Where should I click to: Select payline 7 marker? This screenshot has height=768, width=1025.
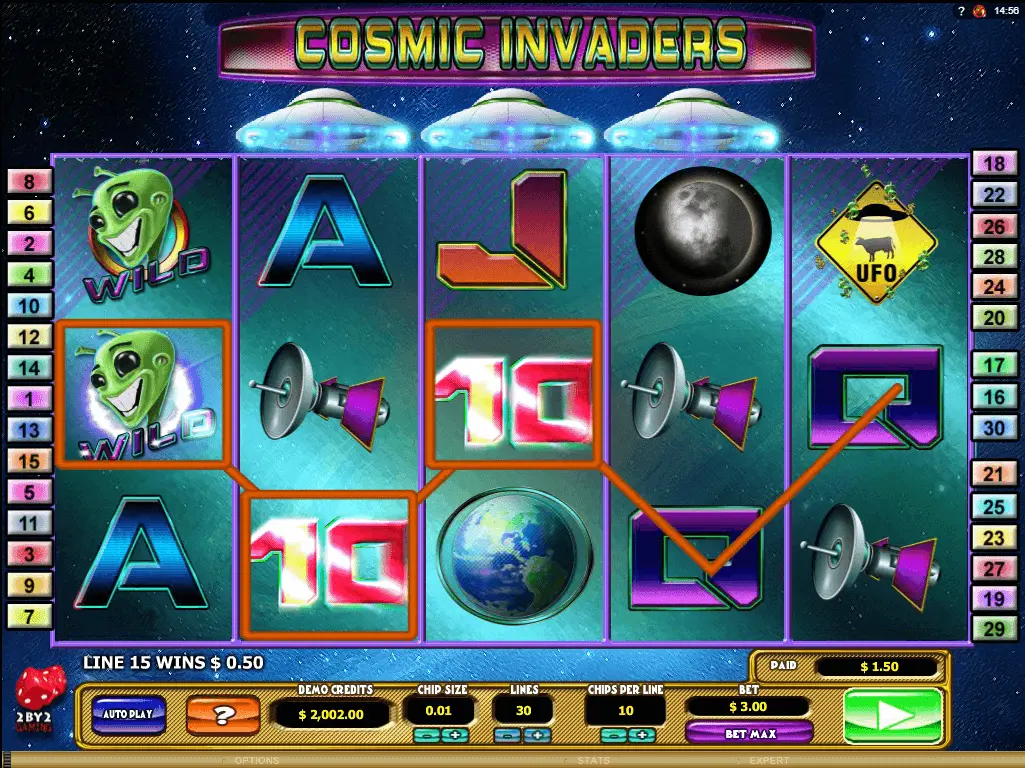[29, 616]
